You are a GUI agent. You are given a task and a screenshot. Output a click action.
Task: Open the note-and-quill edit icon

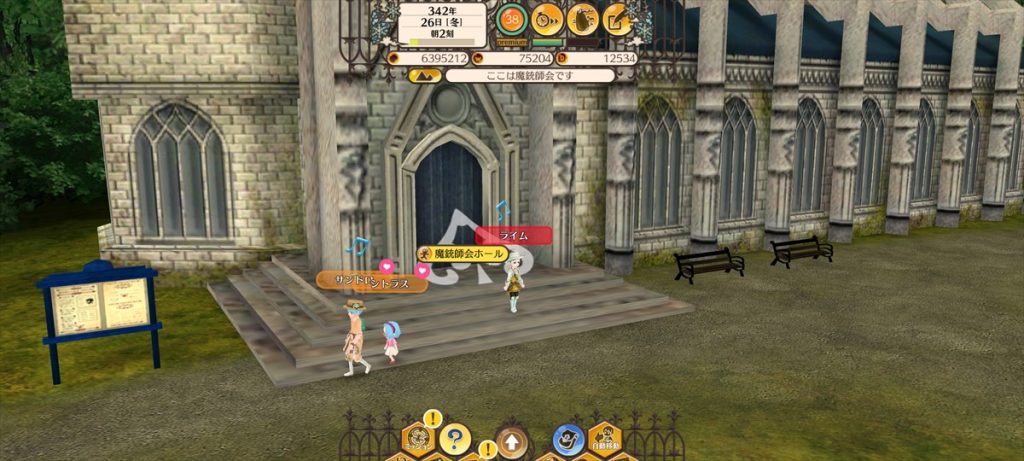coord(618,18)
